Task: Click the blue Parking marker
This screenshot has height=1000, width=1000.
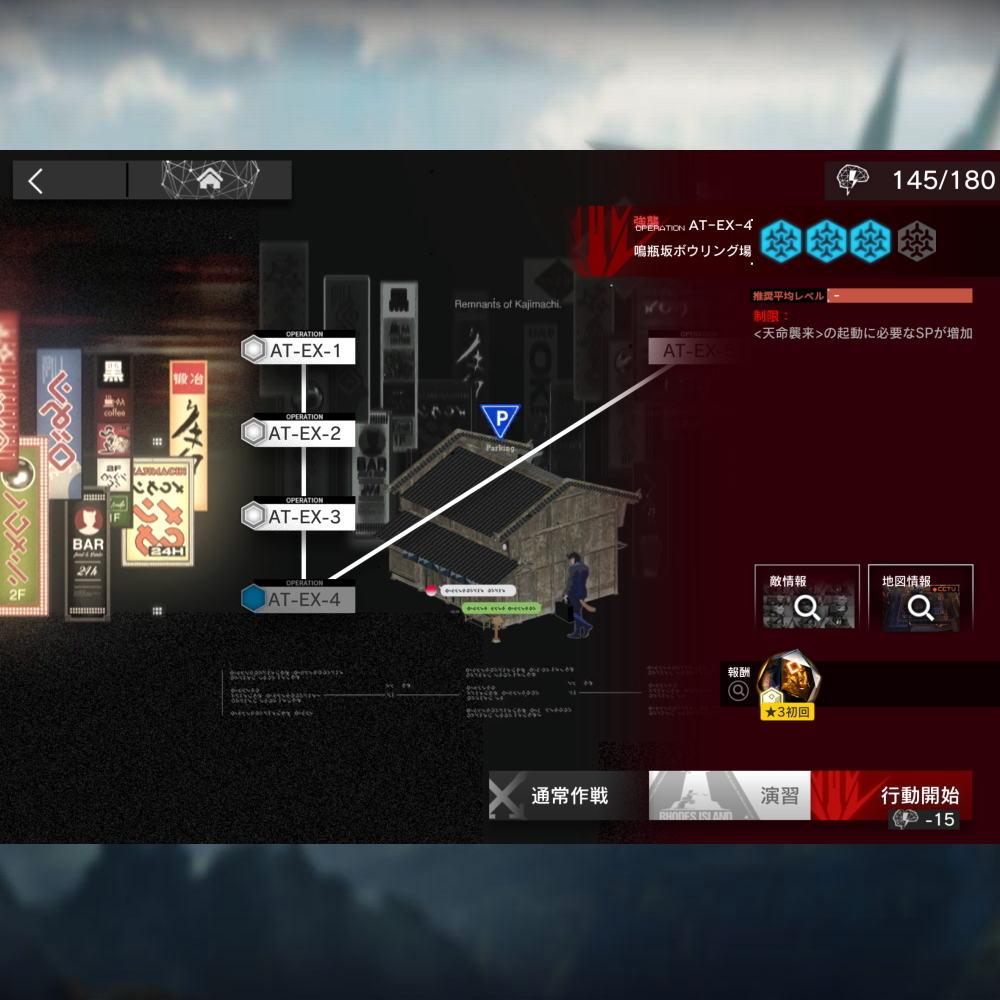Action: [x=500, y=420]
